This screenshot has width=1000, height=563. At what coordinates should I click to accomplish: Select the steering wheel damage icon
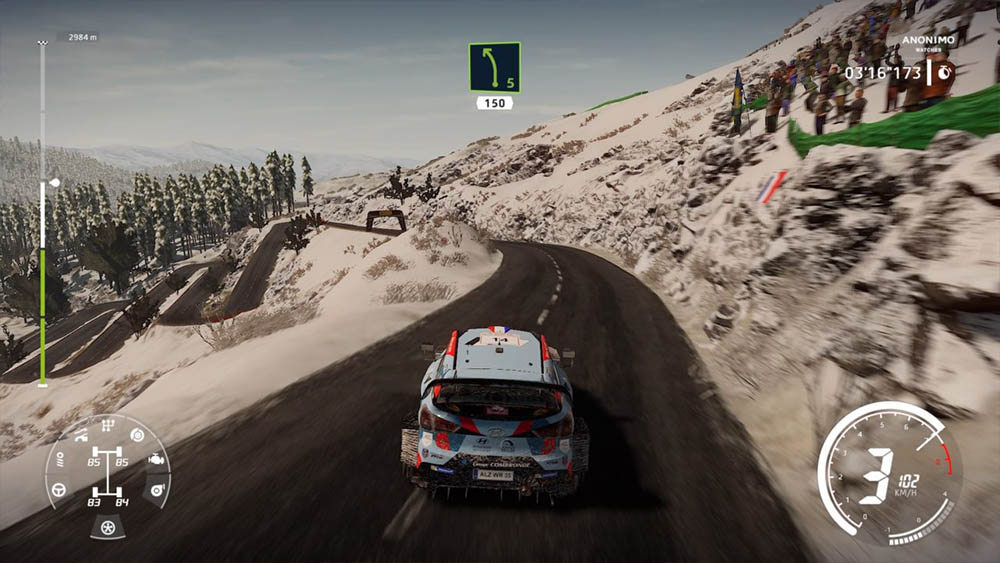tap(59, 490)
